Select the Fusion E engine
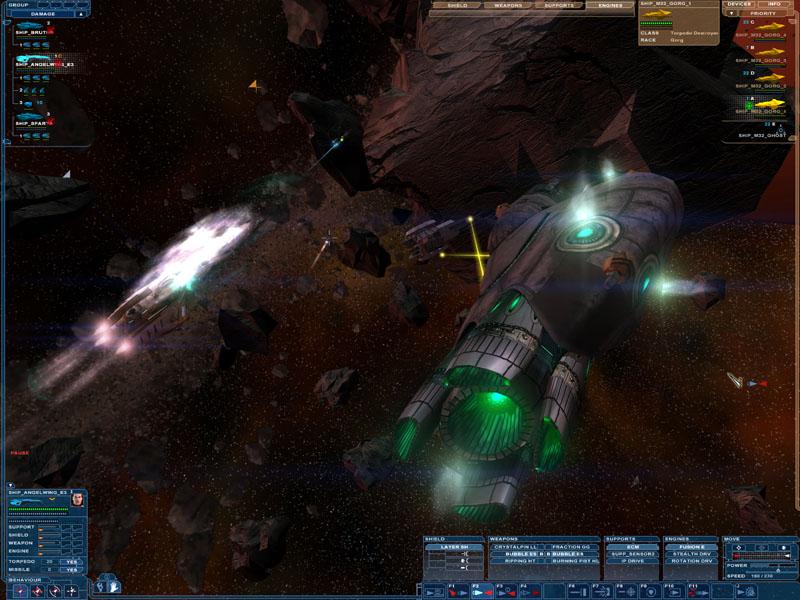The width and height of the screenshot is (800, 600). pos(692,547)
